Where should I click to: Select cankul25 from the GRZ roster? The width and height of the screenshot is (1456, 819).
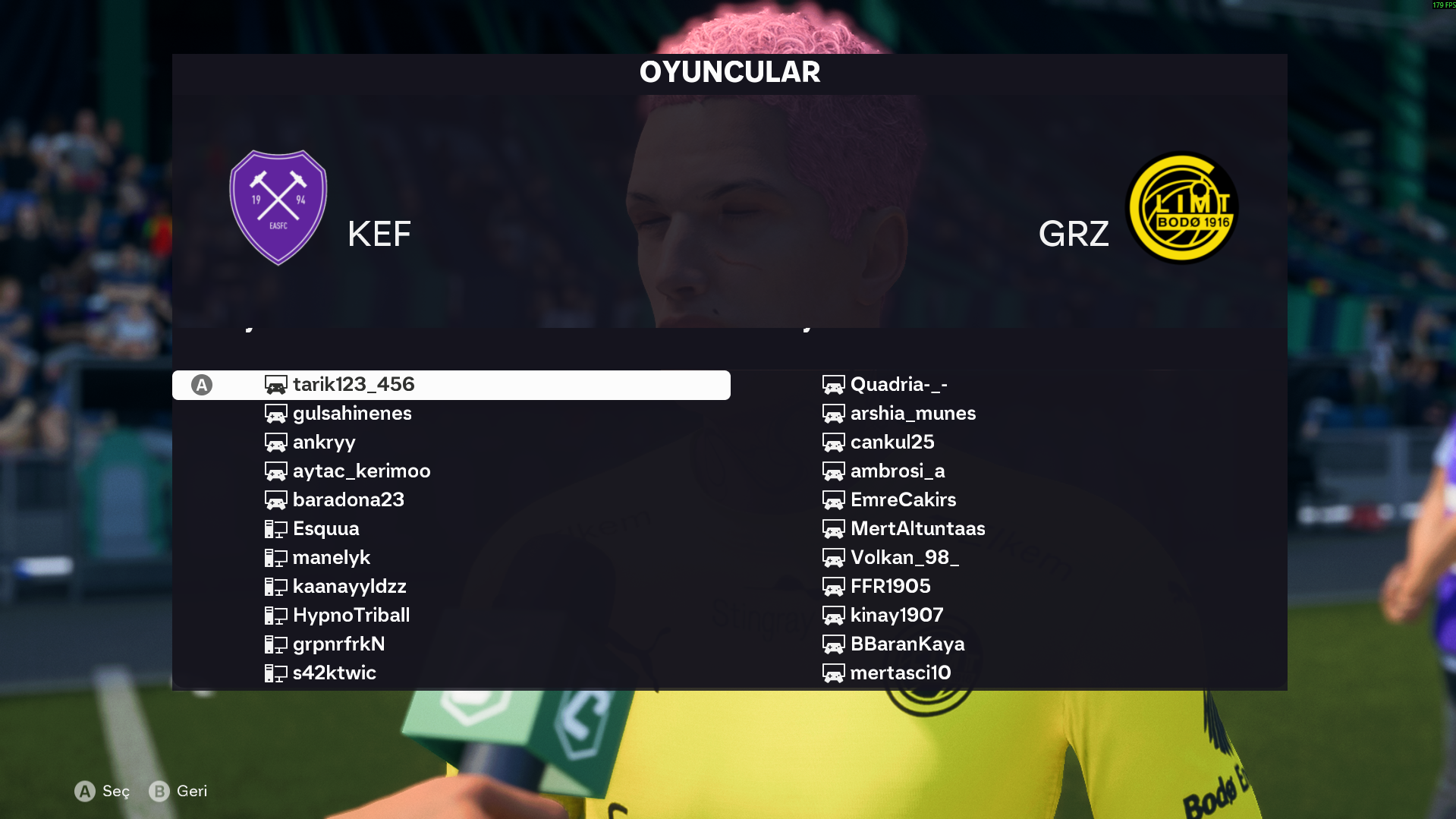coord(892,443)
